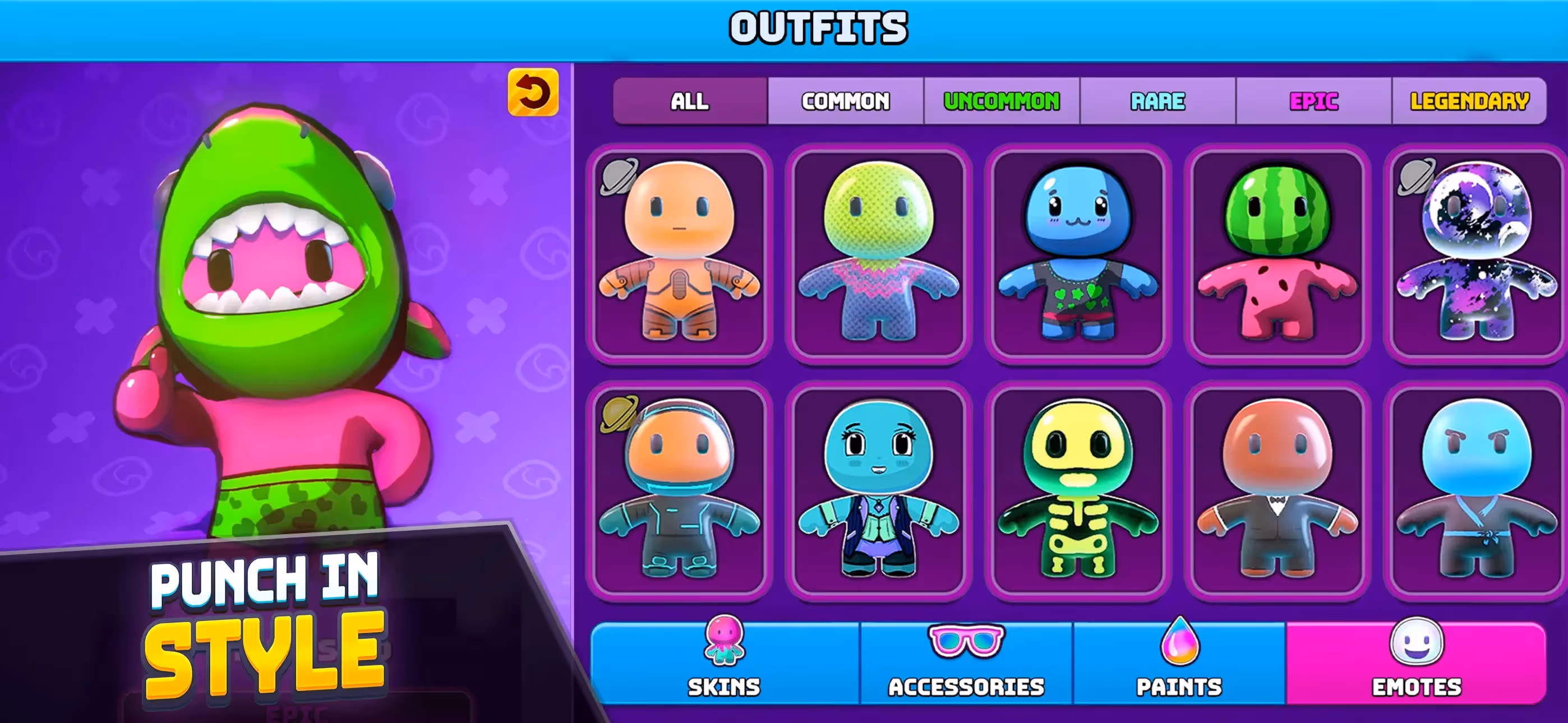Select the RARE rarity filter
The width and height of the screenshot is (1568, 723).
point(1157,101)
